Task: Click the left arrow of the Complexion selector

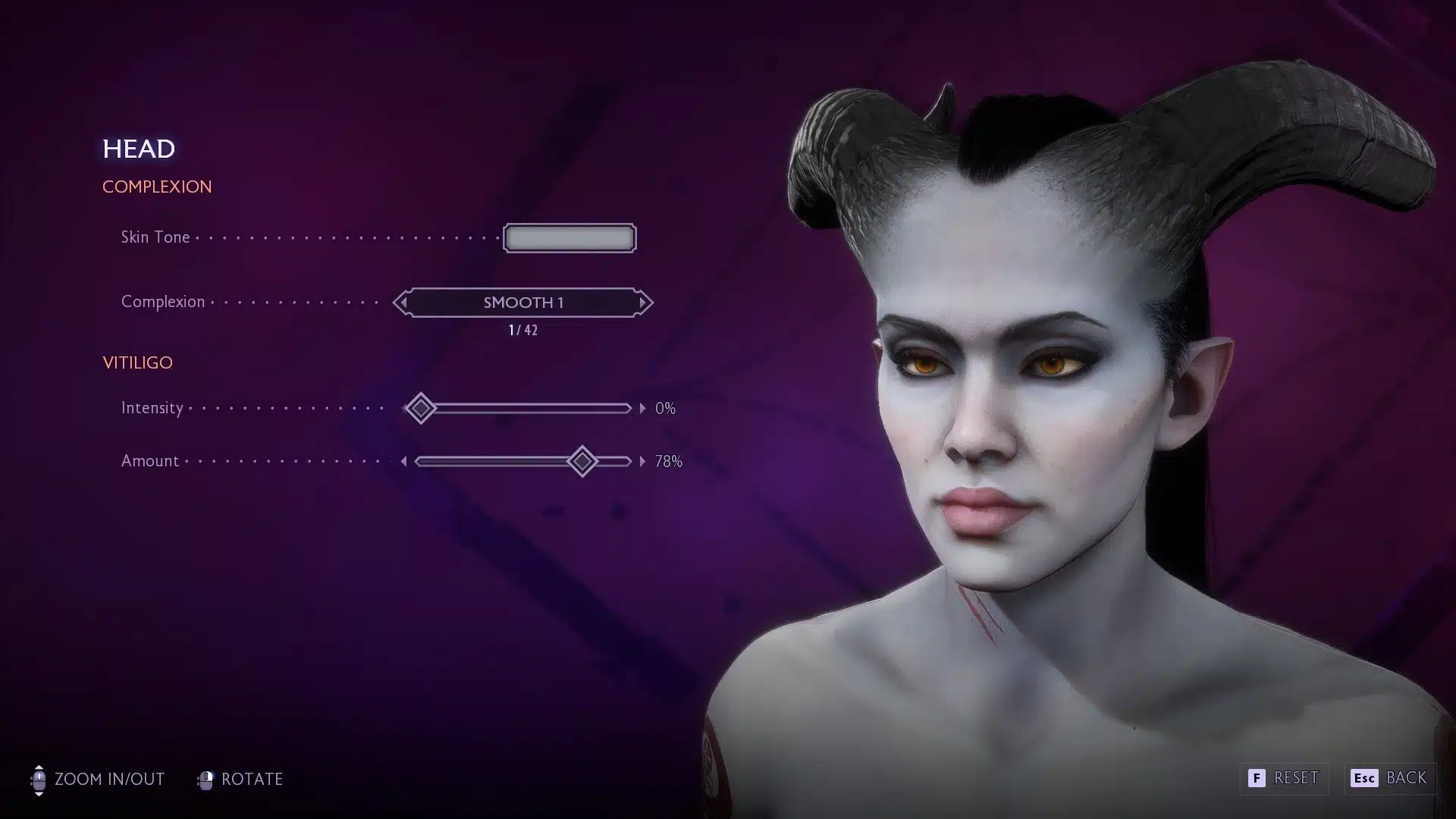Action: coord(403,303)
